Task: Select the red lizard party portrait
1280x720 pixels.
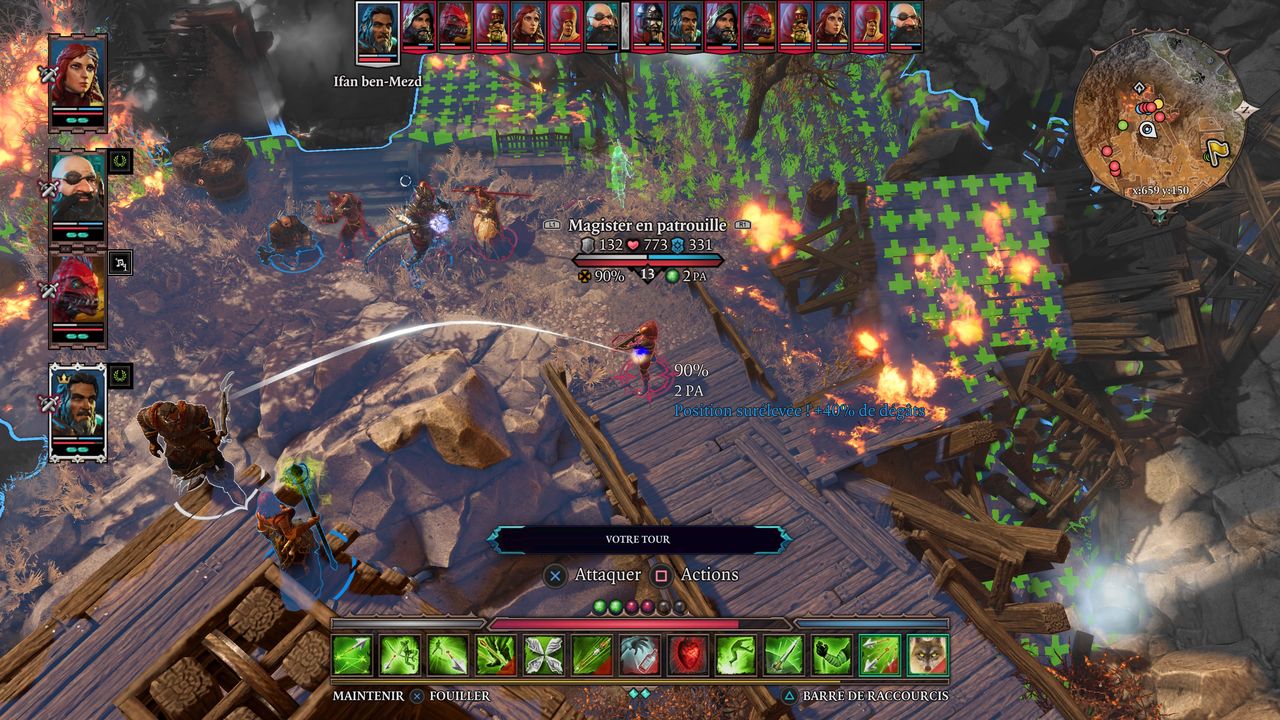Action: tap(77, 297)
